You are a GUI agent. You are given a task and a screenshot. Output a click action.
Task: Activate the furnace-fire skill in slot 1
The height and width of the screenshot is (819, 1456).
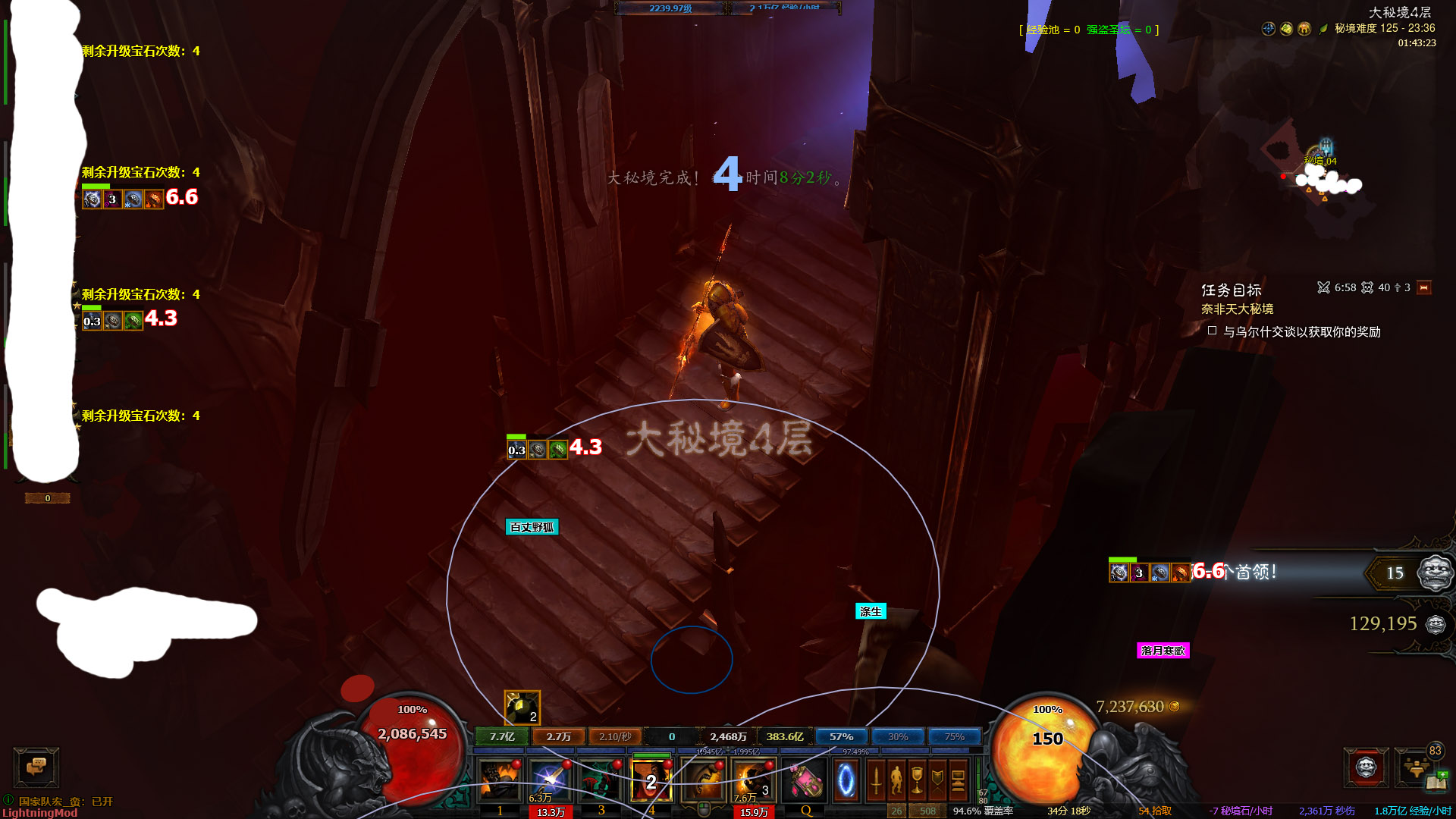[499, 780]
